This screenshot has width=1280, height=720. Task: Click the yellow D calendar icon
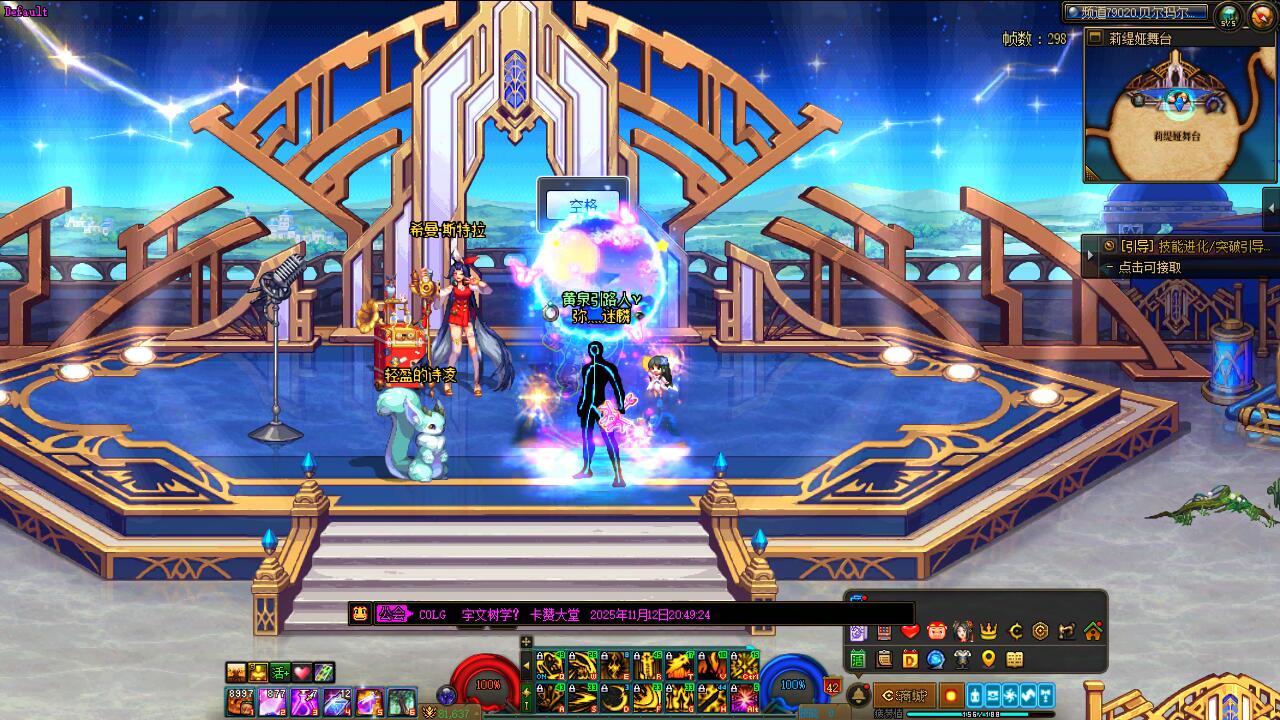[910, 659]
